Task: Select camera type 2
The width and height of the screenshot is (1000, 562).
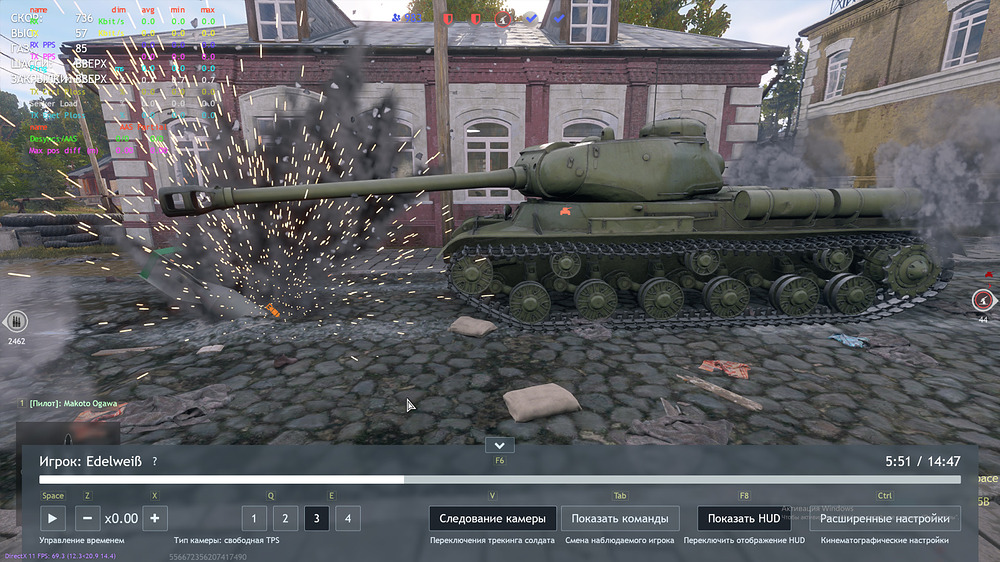Action: pos(285,518)
